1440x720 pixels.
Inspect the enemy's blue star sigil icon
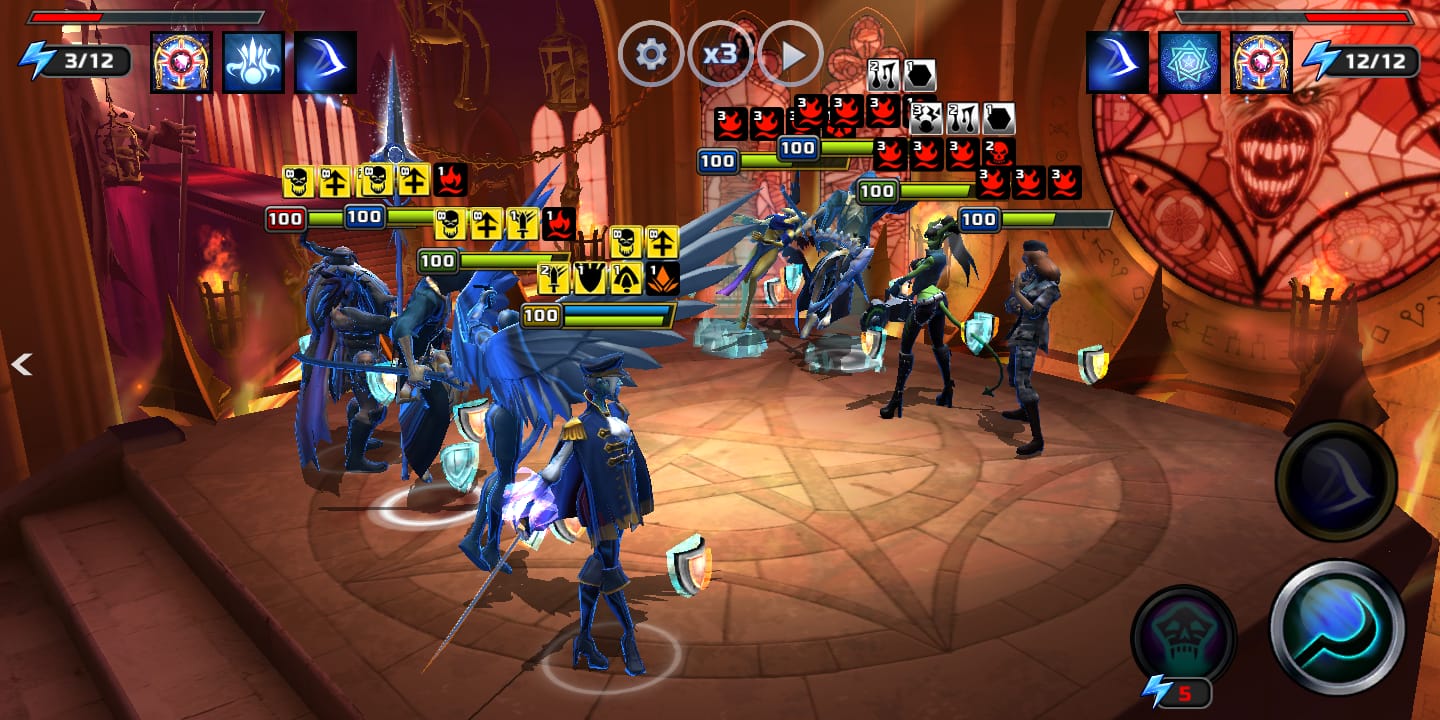coord(1189,62)
